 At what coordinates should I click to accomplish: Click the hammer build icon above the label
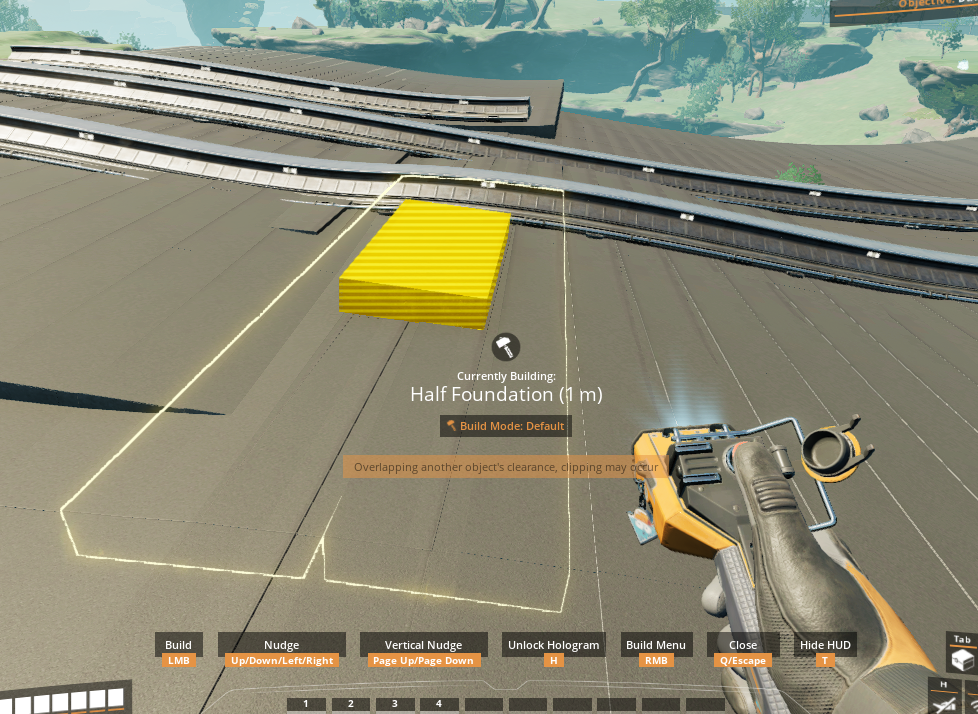point(506,347)
